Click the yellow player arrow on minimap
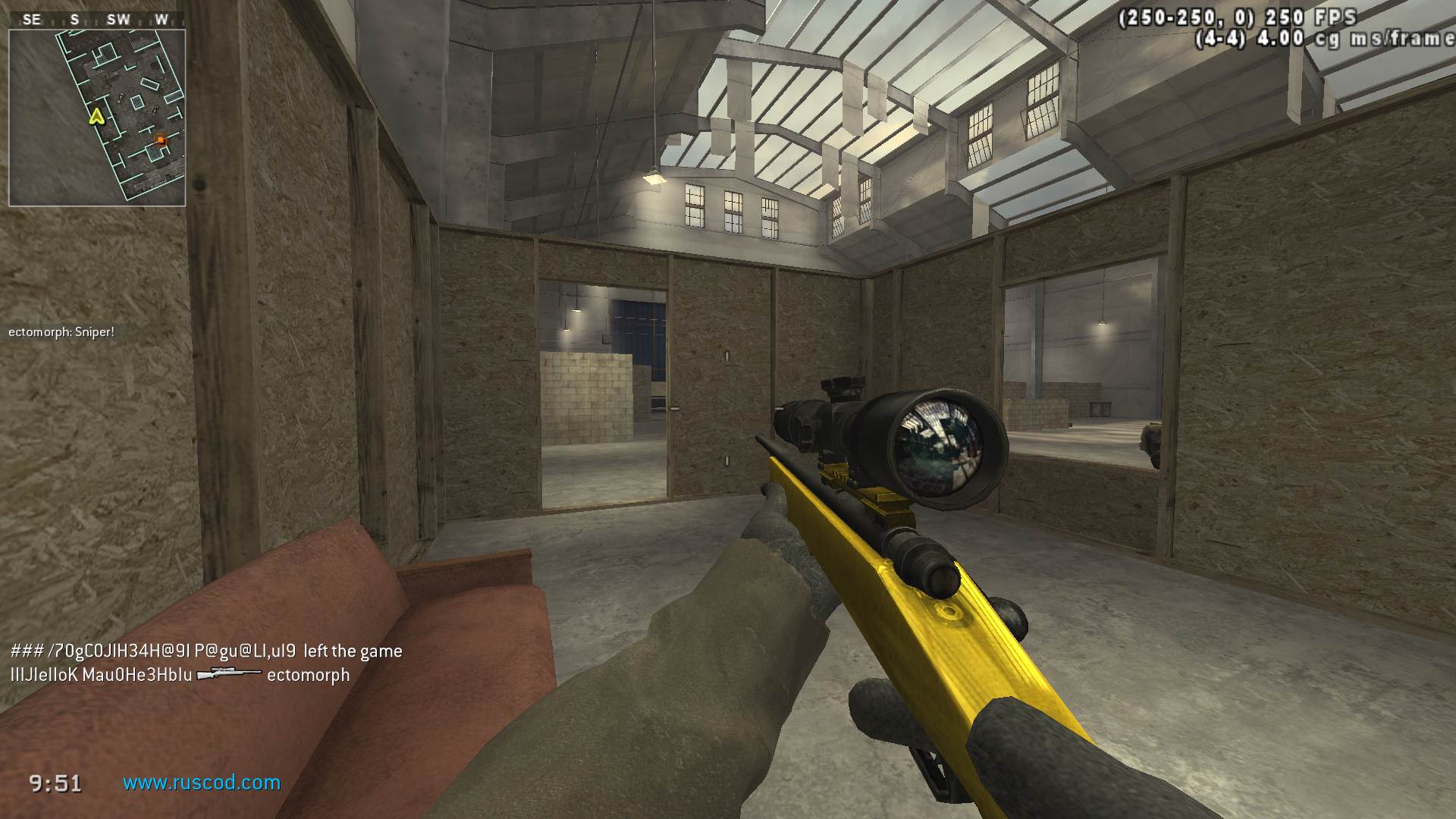Image resolution: width=1456 pixels, height=819 pixels. pyautogui.click(x=96, y=116)
